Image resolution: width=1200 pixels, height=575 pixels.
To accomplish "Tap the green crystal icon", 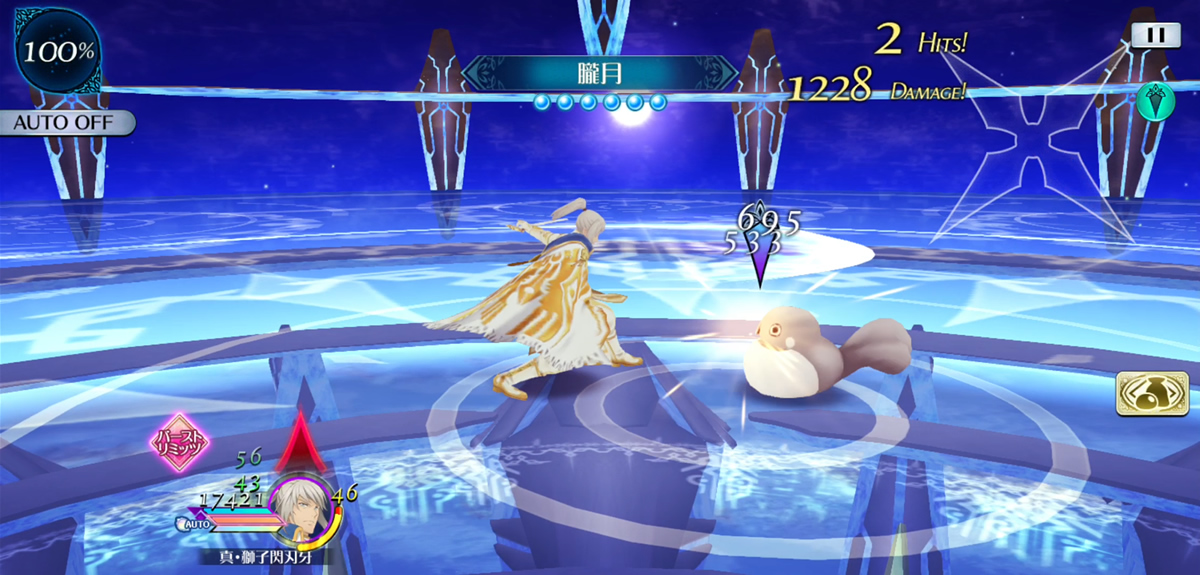I will 1154,100.
